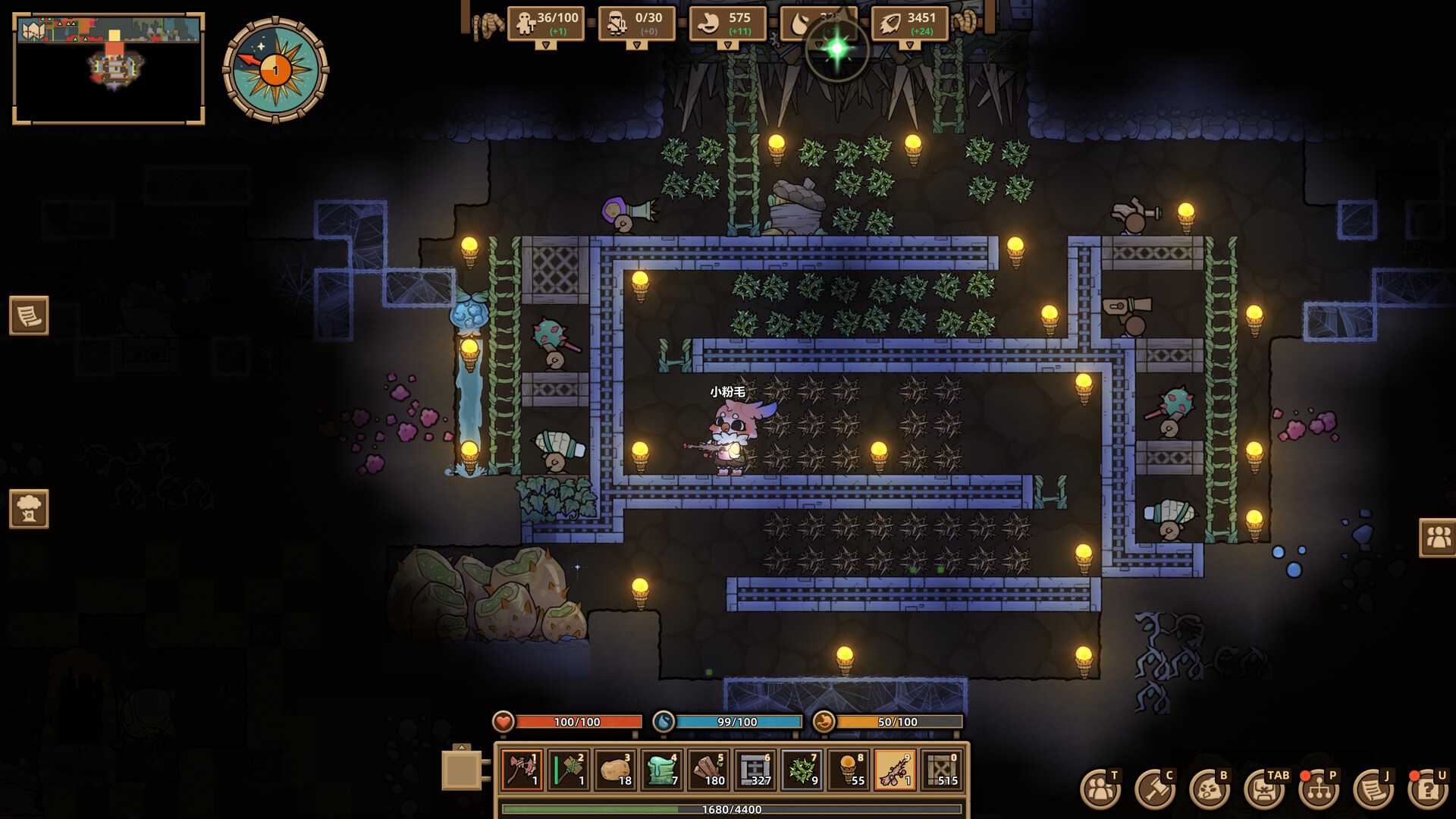Click the people icon on the right screen edge
1456x819 pixels.
(x=1436, y=535)
